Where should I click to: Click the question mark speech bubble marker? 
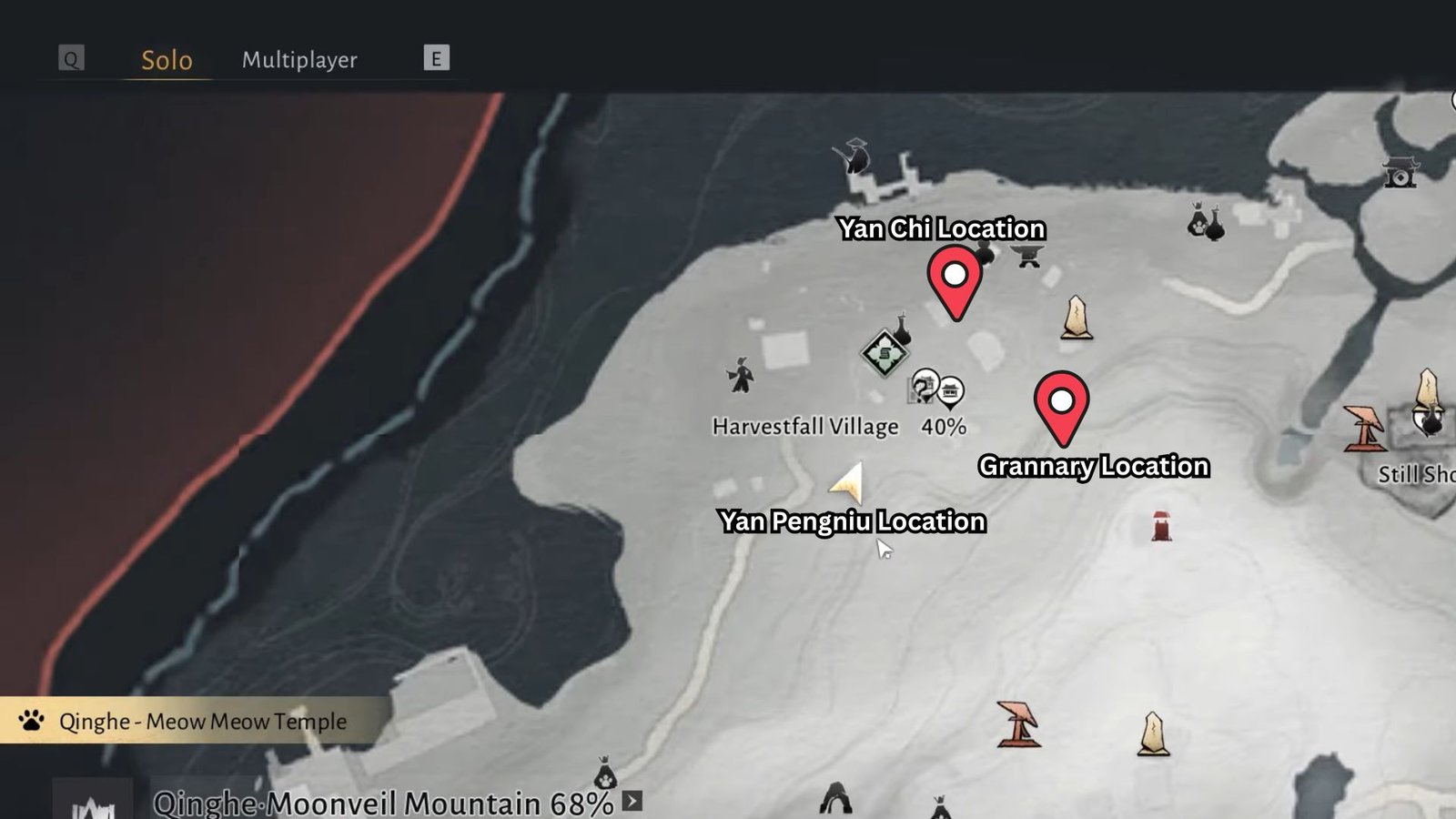coord(924,386)
